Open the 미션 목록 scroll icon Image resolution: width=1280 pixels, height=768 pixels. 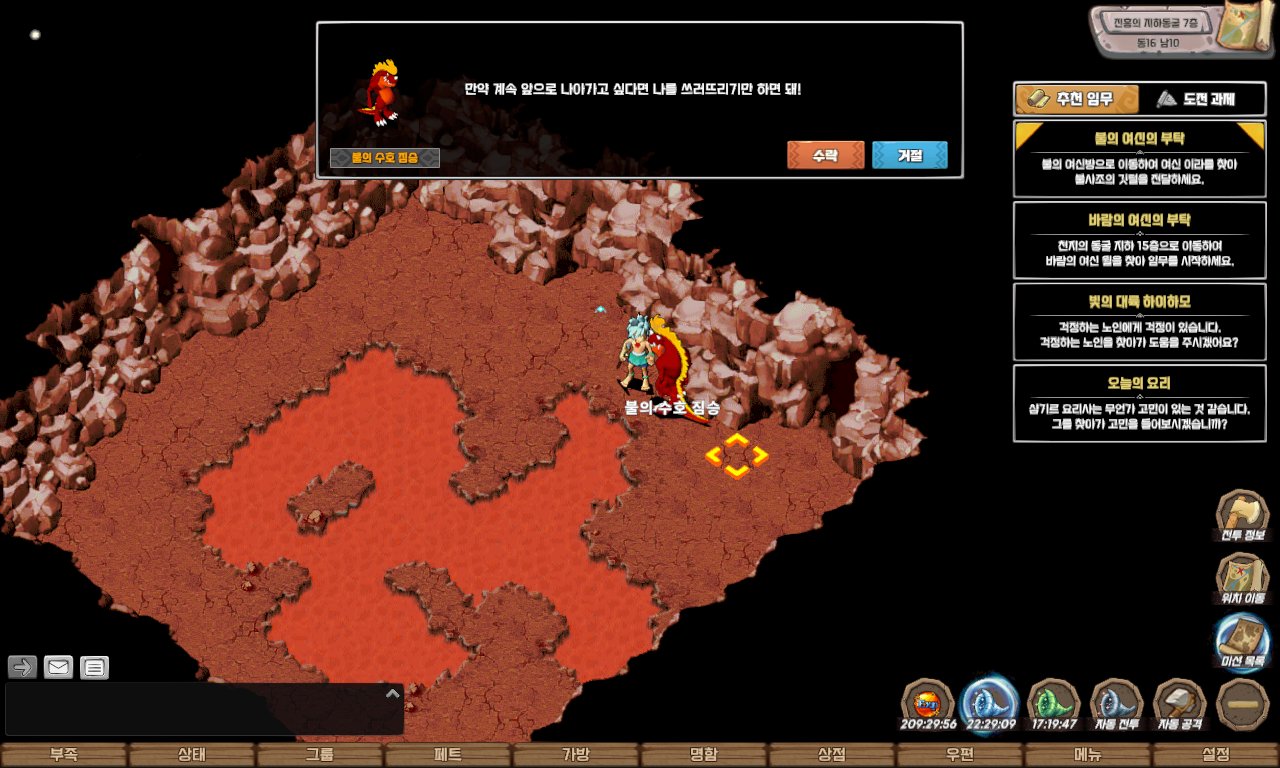[x=1242, y=642]
